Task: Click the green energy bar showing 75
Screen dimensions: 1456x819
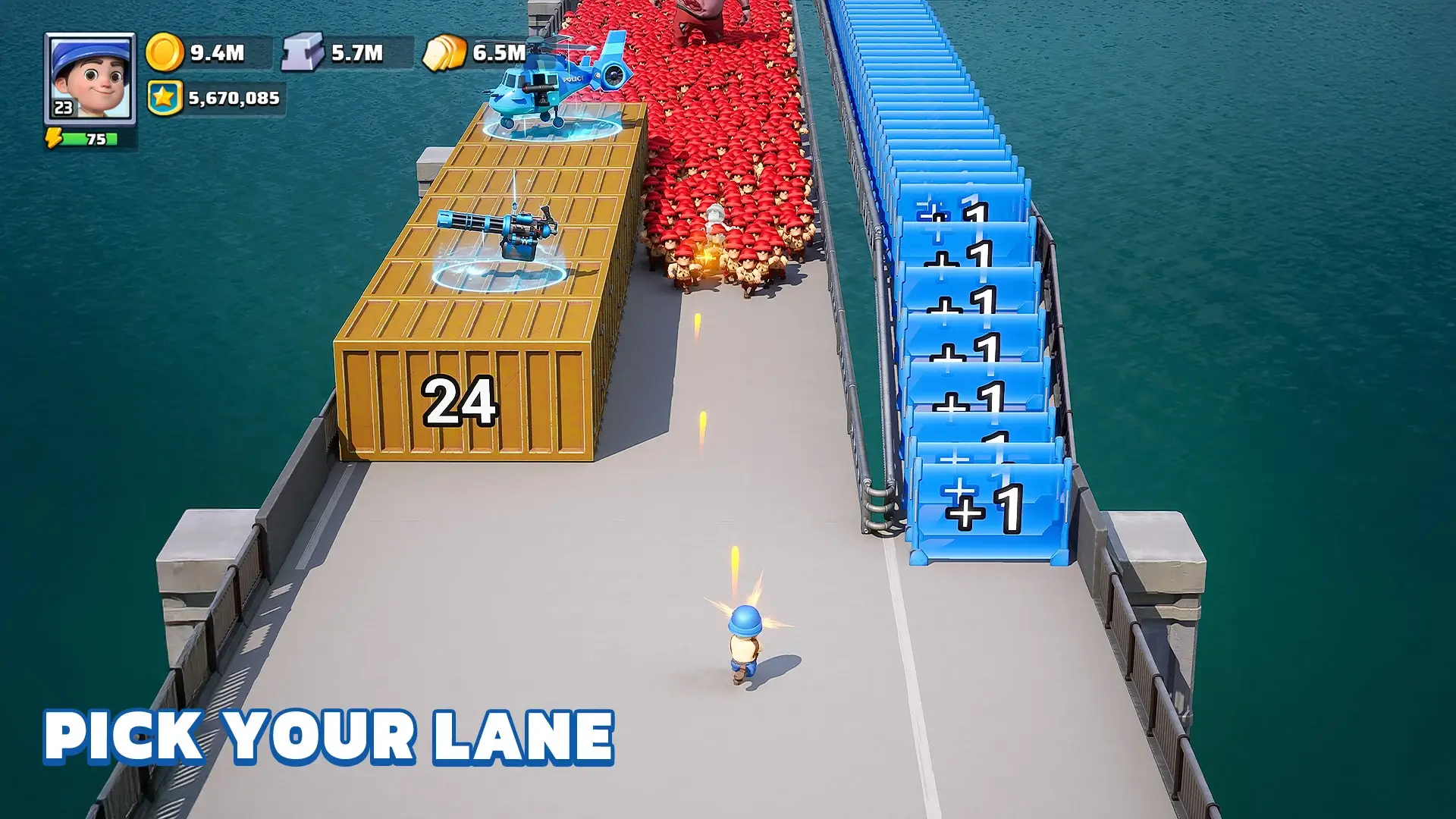Action: tap(91, 136)
